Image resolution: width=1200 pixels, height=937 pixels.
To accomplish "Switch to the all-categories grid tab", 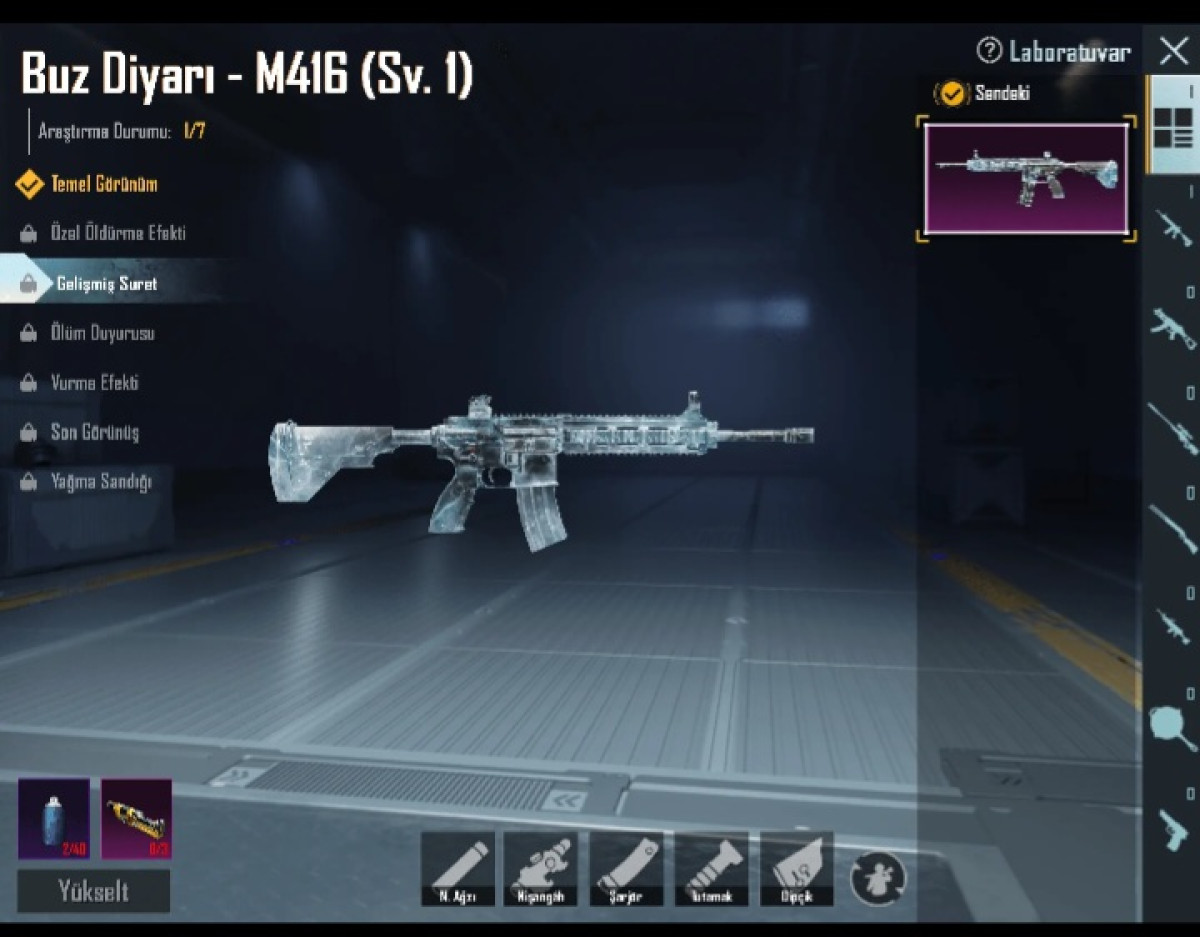I will click(x=1173, y=125).
